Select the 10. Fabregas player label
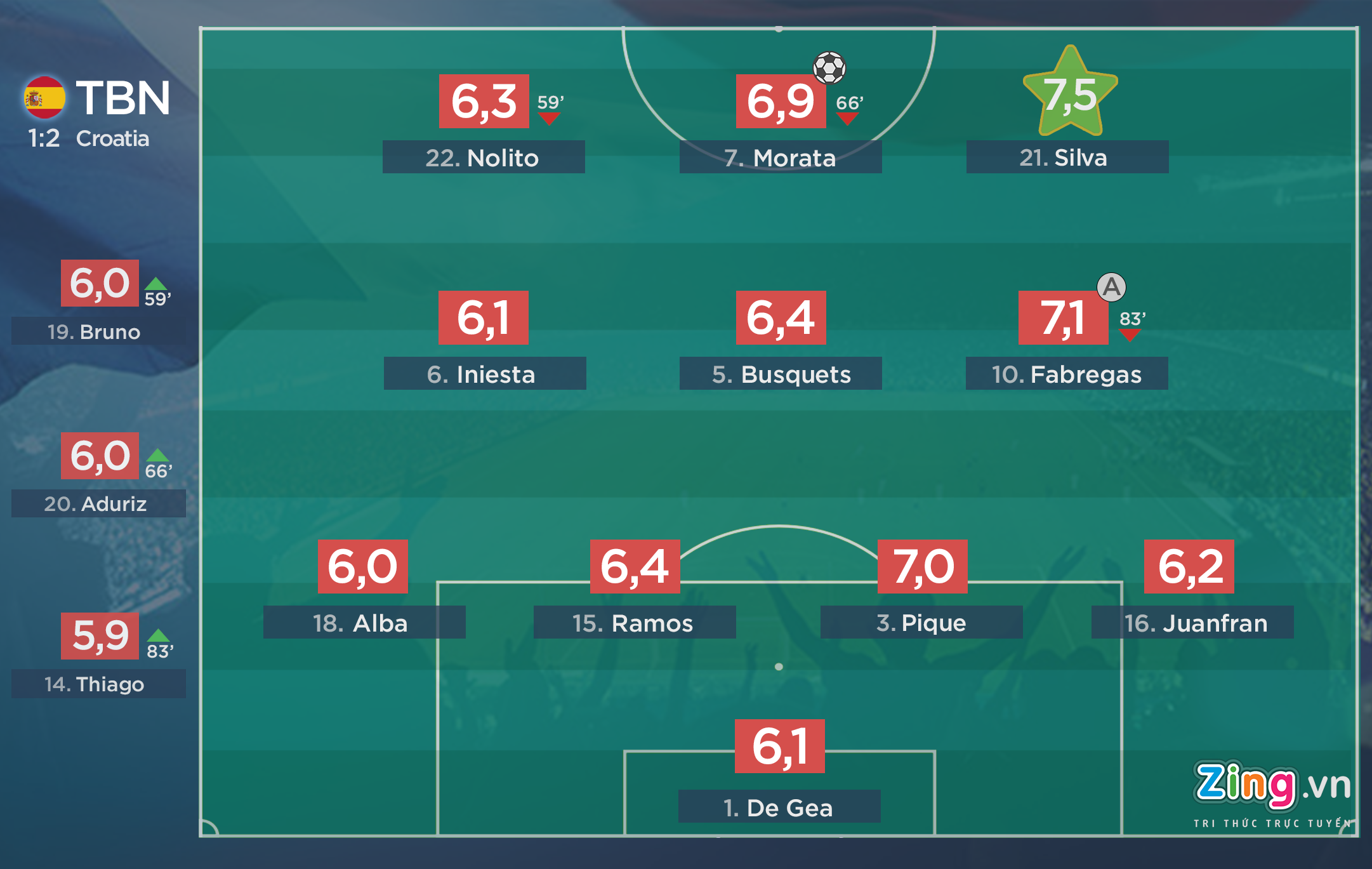Image resolution: width=1372 pixels, height=869 pixels. coord(1066,374)
